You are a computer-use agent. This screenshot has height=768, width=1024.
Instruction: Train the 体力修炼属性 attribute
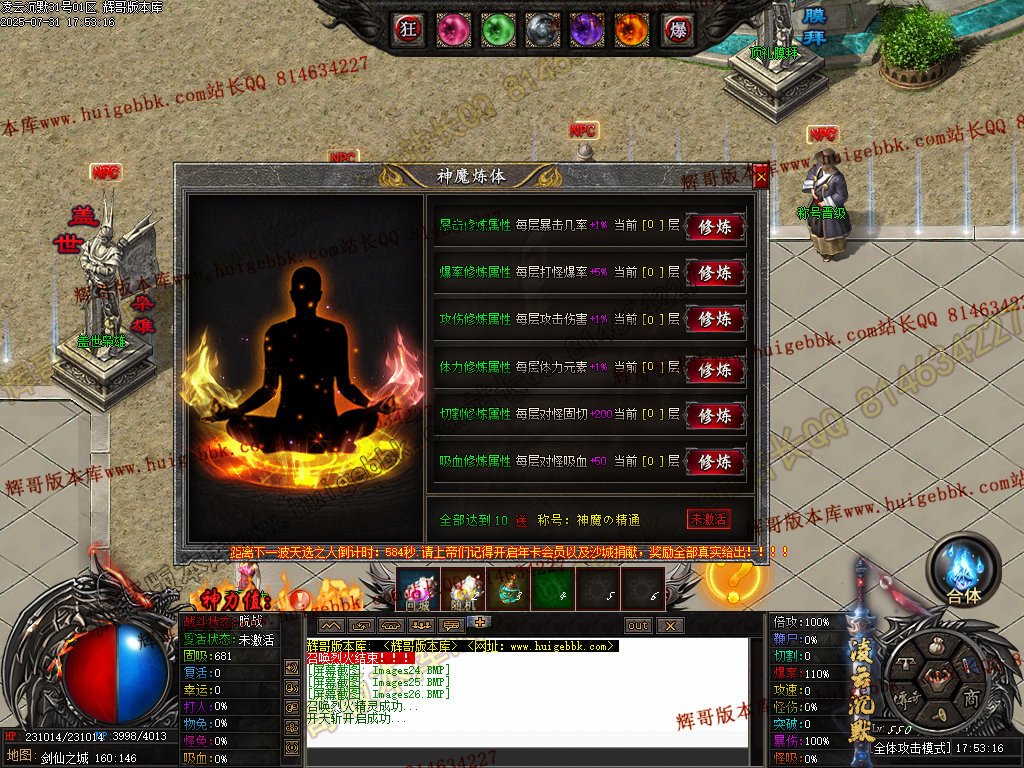click(715, 368)
